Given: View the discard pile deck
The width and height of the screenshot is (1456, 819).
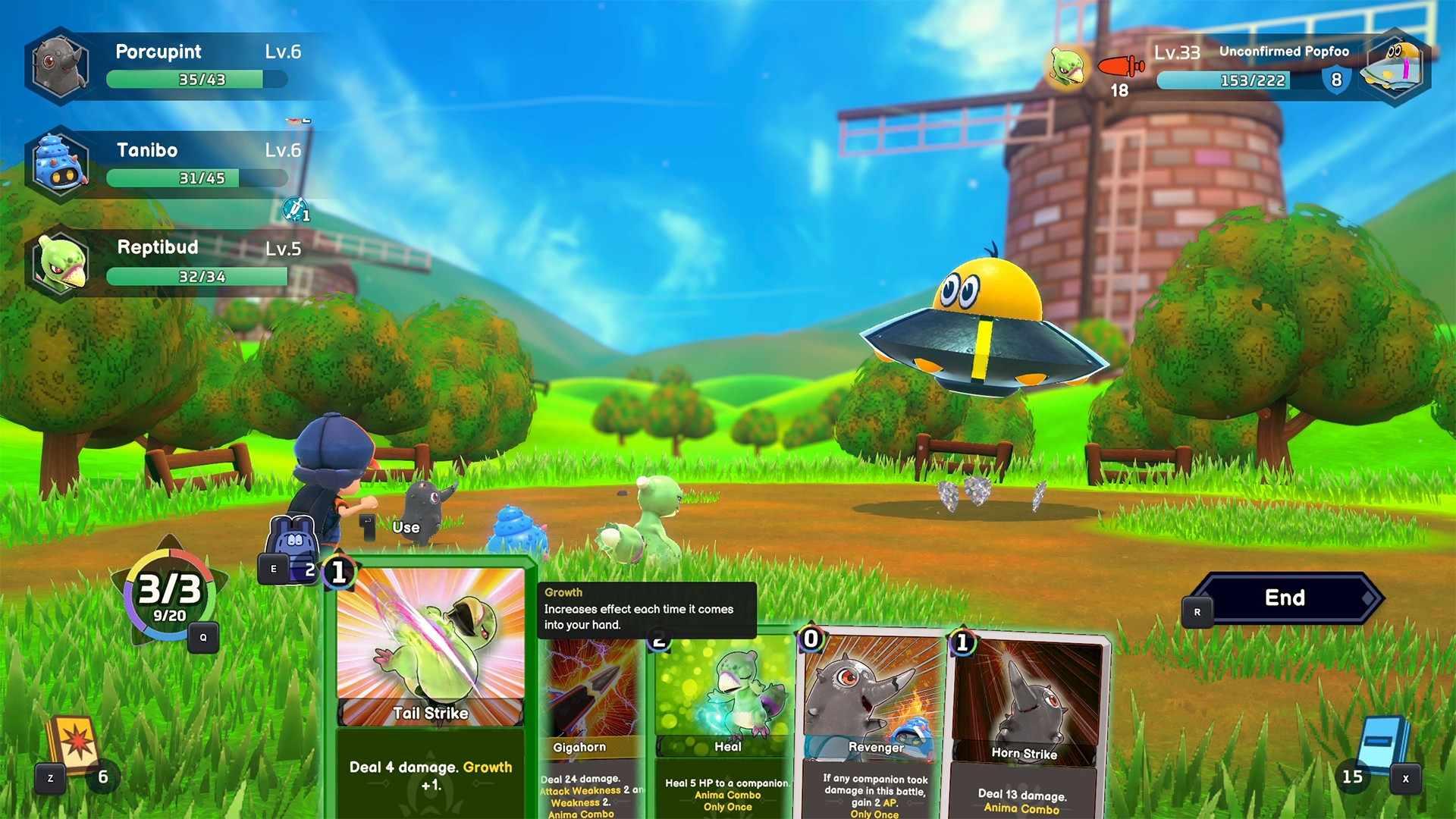Looking at the screenshot, I should point(73,745).
